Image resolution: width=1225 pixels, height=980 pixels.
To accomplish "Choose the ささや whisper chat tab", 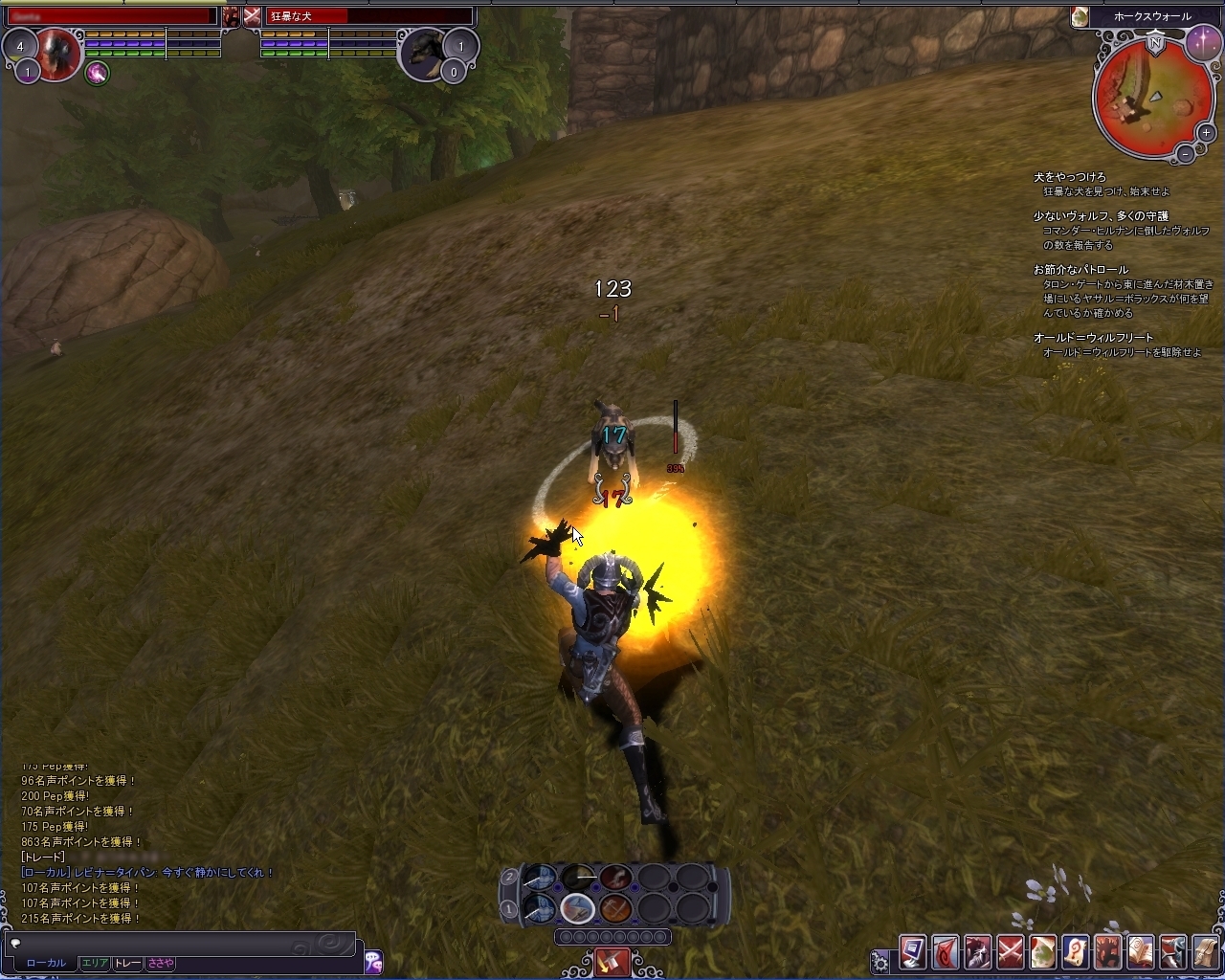I will [x=160, y=963].
